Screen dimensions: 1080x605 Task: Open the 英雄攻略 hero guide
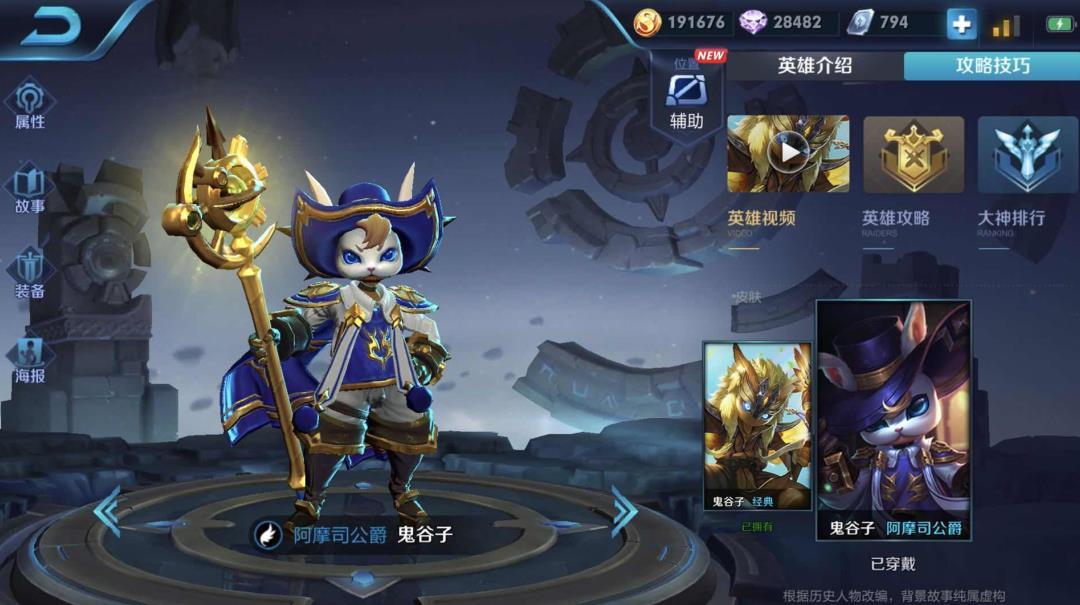pyautogui.click(x=913, y=154)
